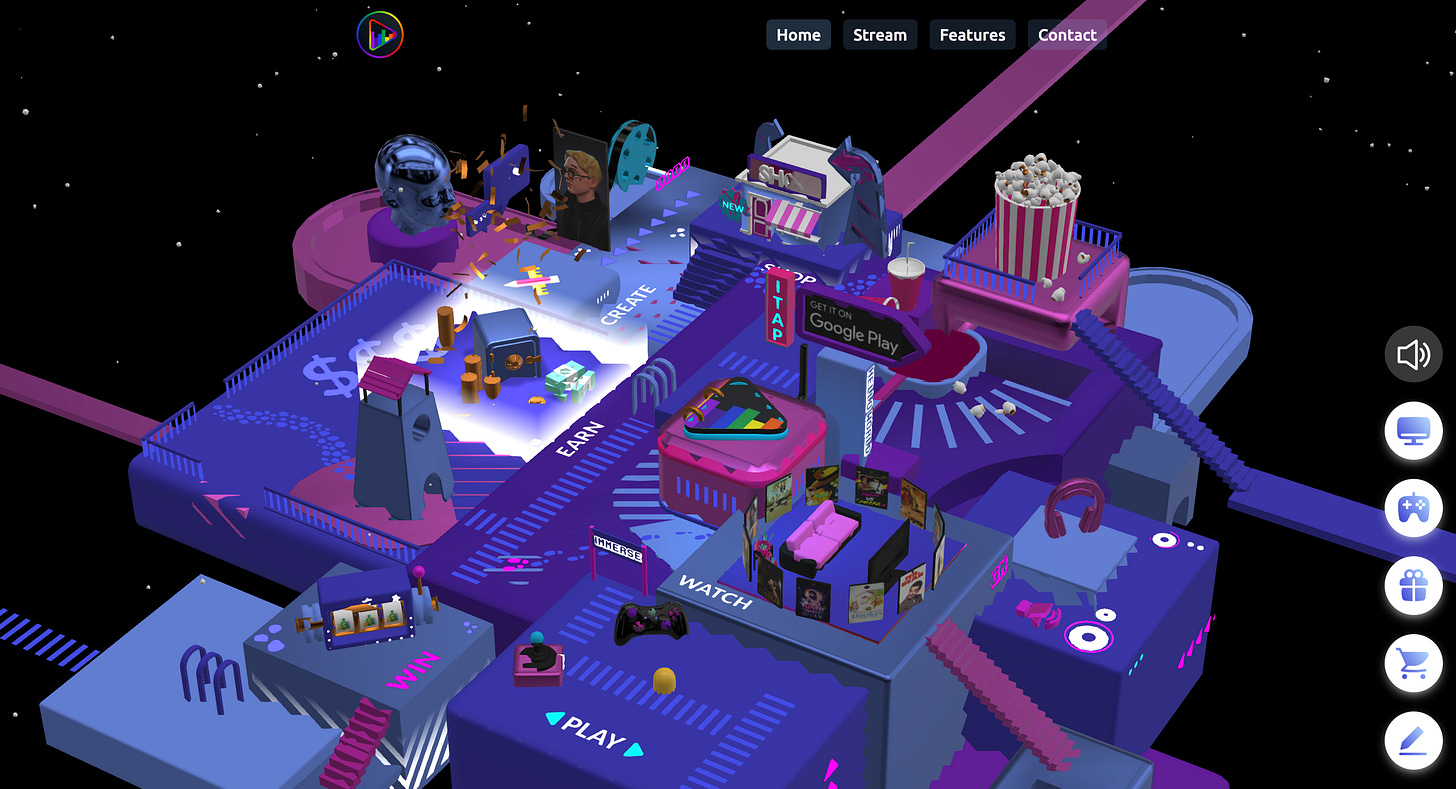
Task: Click the IMMERSE flag banner
Action: point(619,548)
